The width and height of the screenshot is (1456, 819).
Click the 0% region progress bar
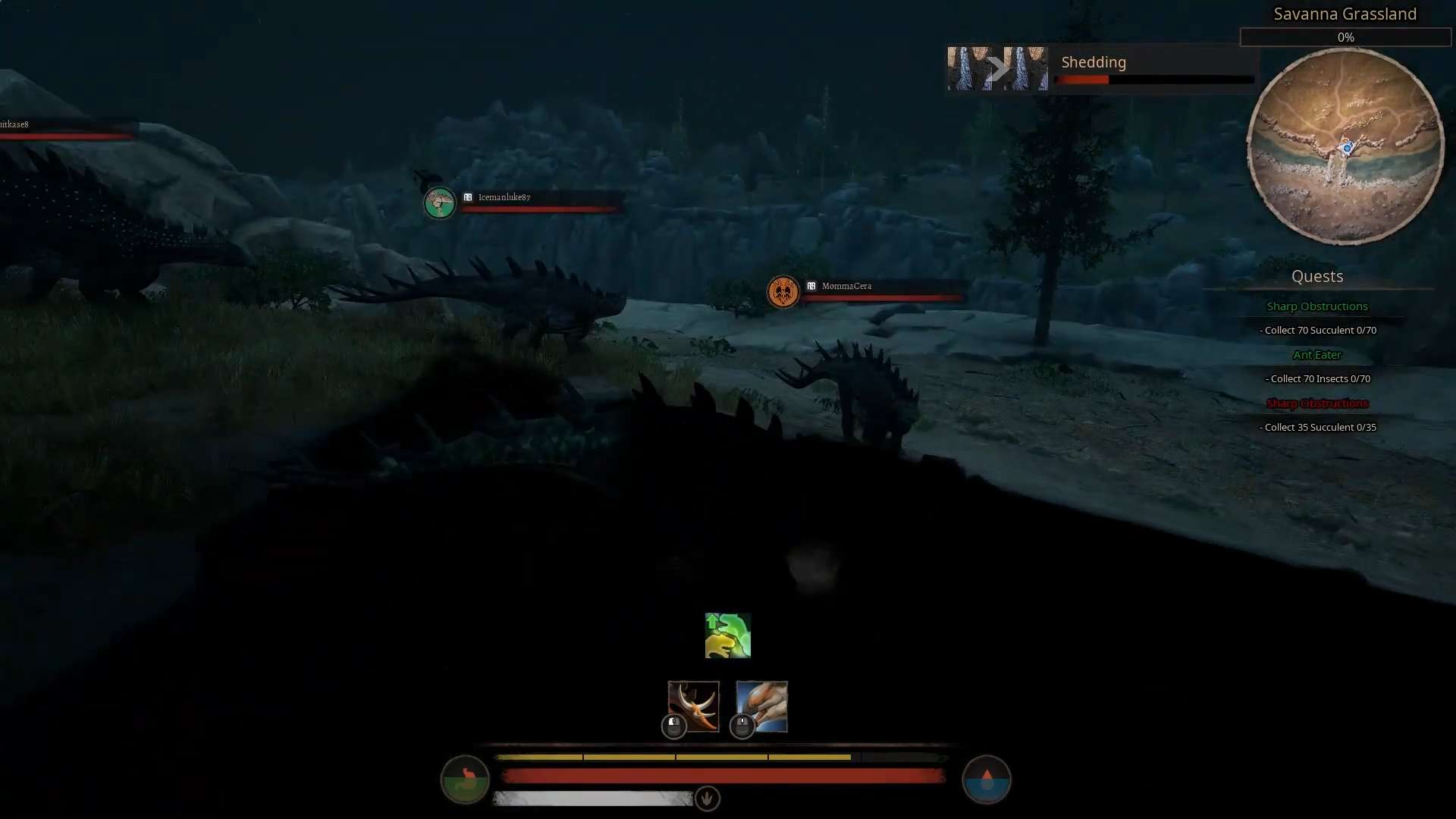[x=1345, y=36]
